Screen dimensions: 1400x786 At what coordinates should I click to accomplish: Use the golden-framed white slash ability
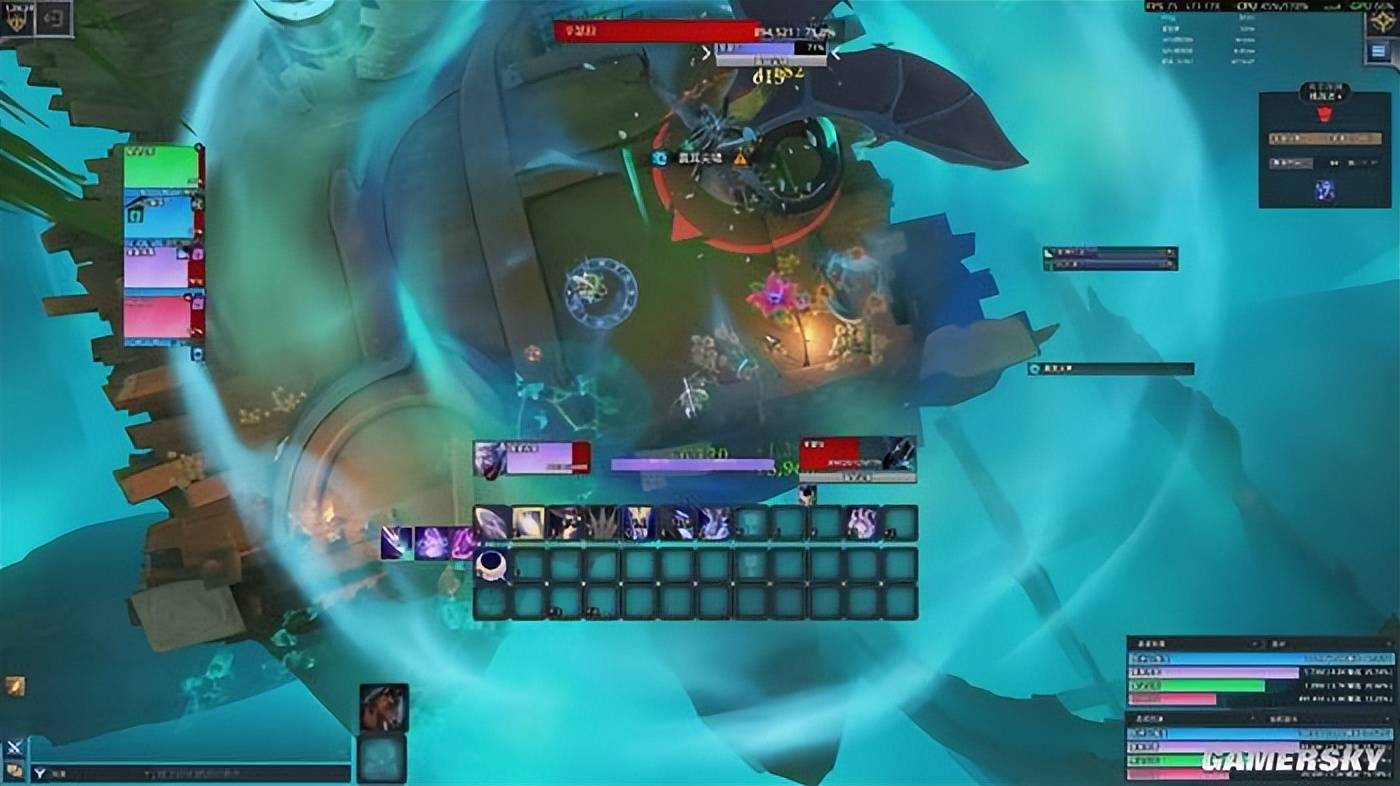point(529,523)
